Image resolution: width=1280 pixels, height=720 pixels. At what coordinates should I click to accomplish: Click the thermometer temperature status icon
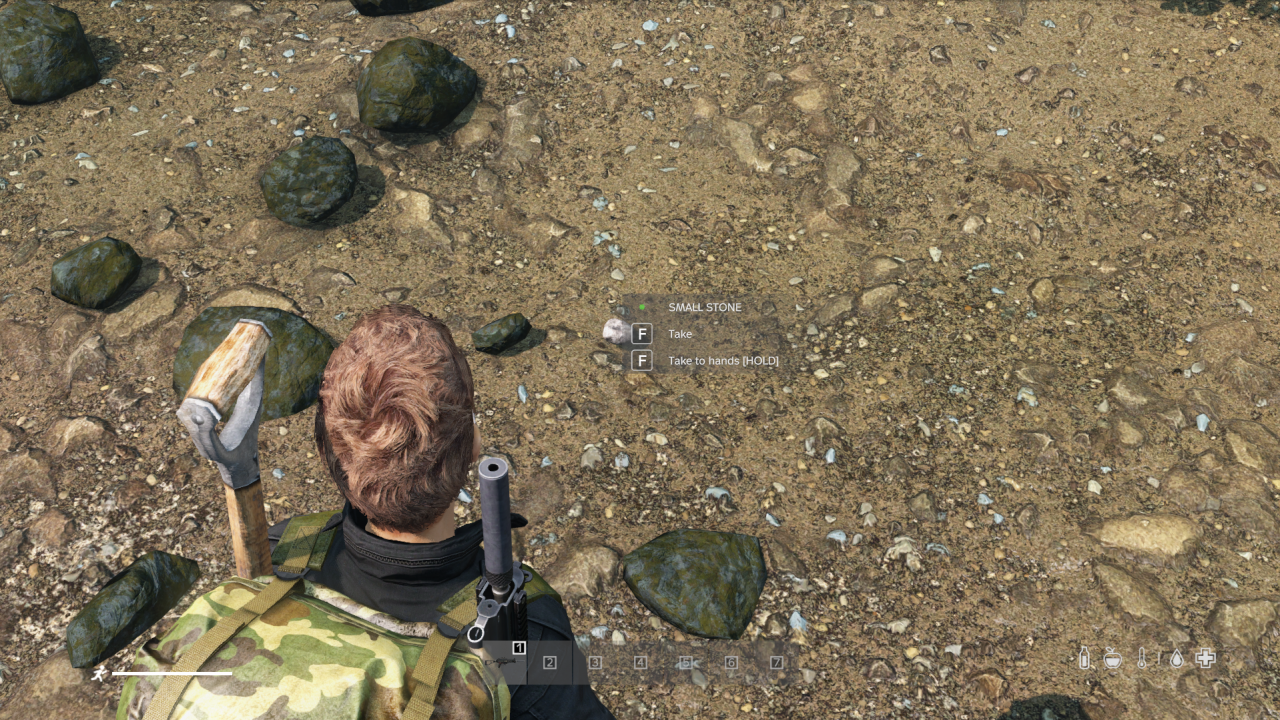1142,659
